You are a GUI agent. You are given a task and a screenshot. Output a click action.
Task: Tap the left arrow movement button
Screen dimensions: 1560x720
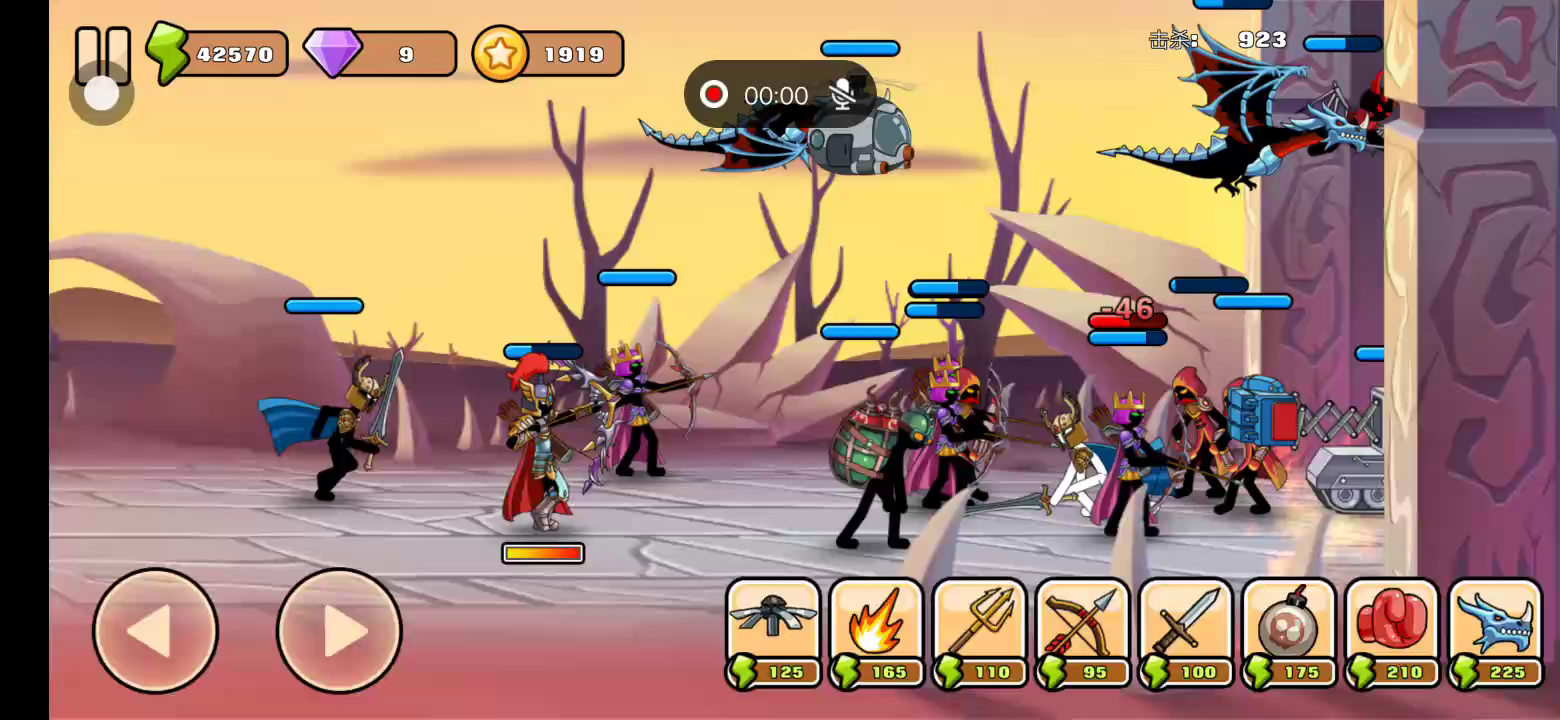155,631
